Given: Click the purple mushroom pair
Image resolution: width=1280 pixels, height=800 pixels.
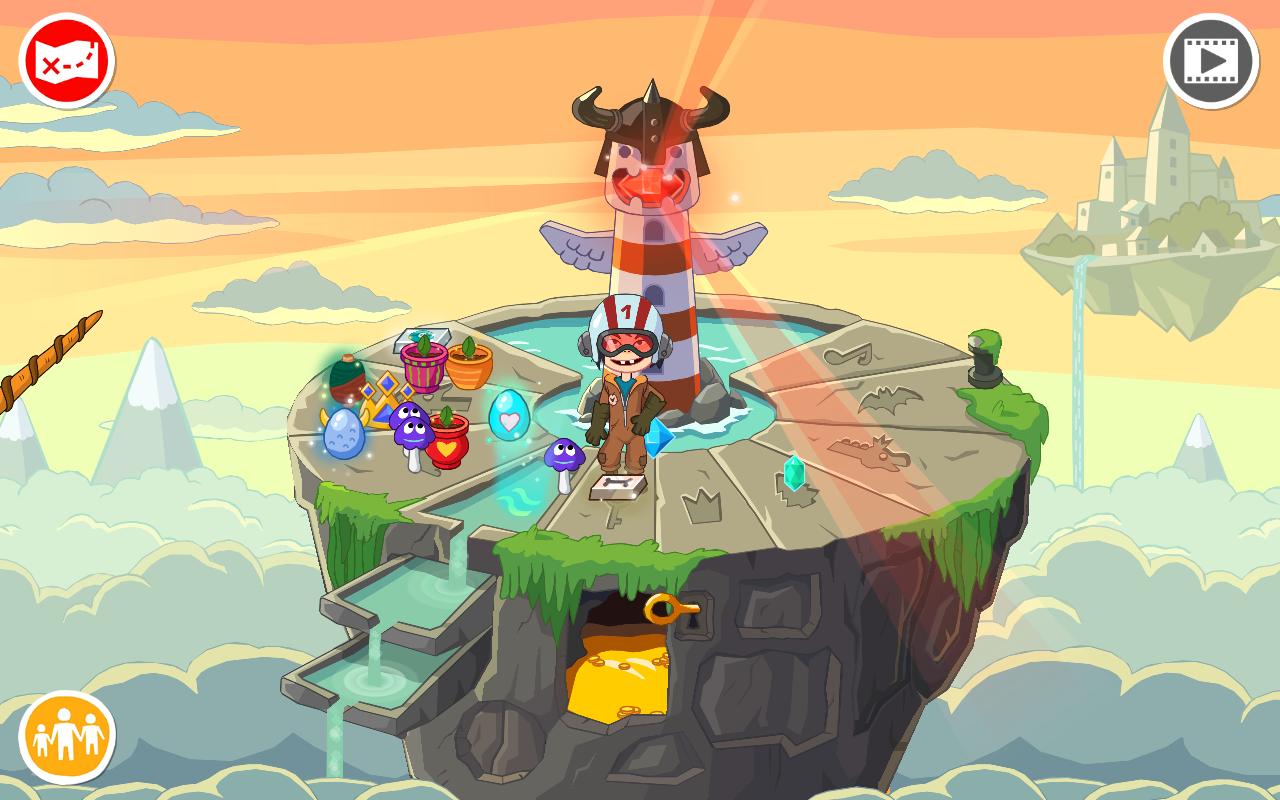Looking at the screenshot, I should (x=410, y=430).
